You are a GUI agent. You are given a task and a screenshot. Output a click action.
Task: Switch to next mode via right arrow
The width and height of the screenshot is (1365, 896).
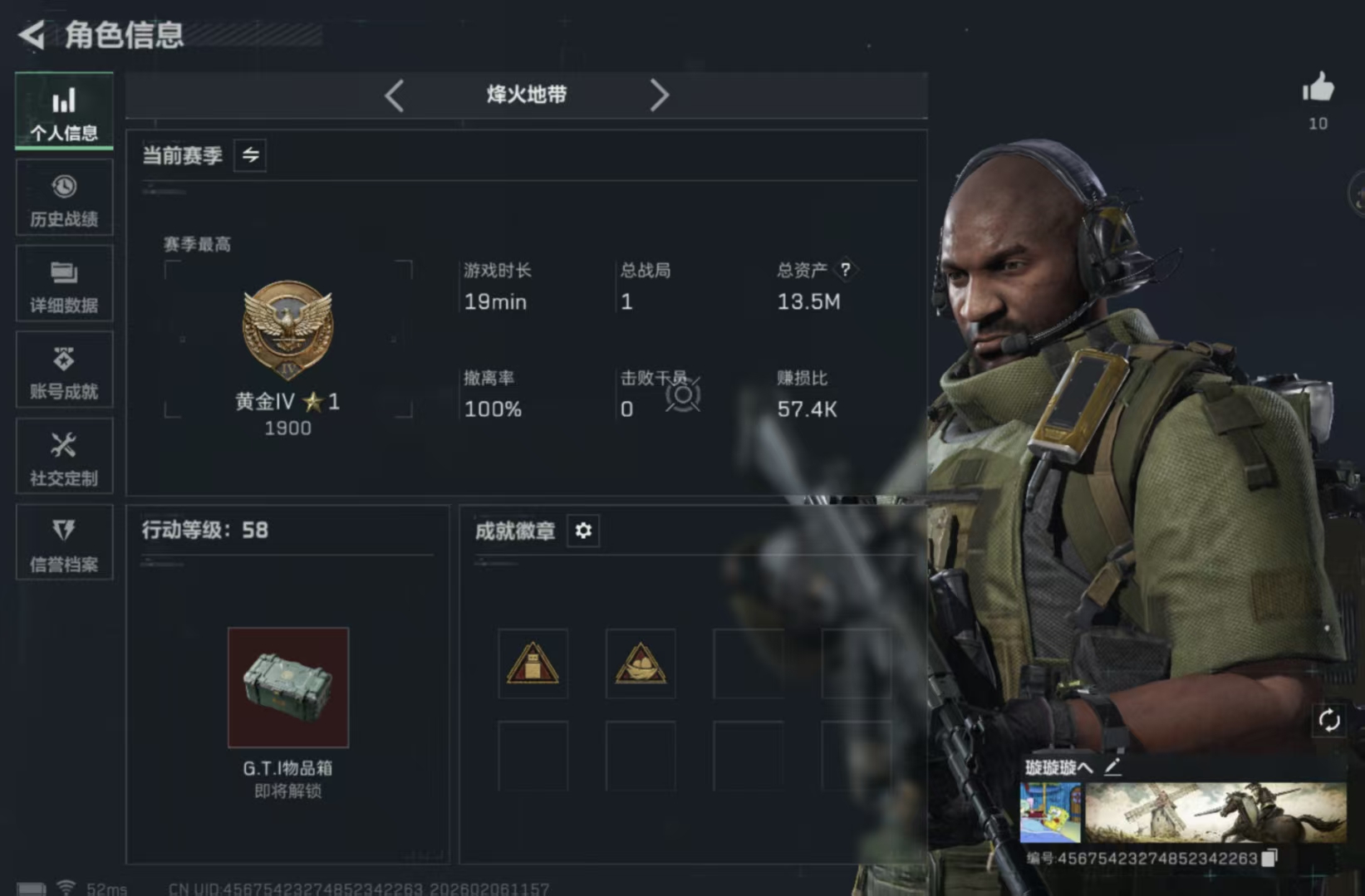point(660,95)
